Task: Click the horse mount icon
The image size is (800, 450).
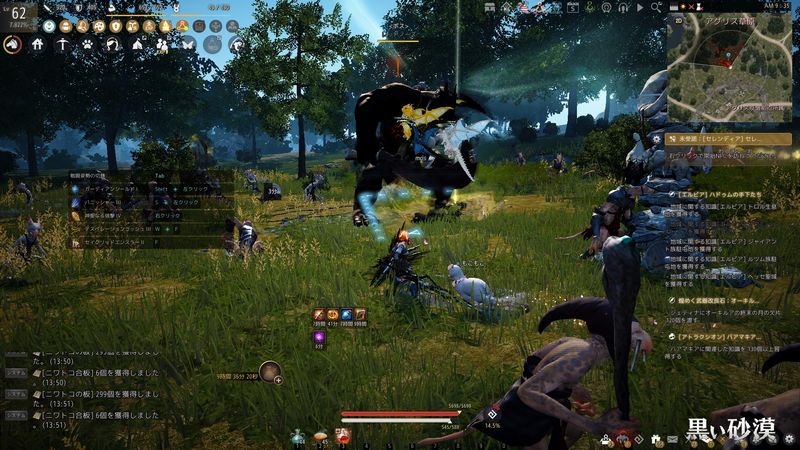Action: [12, 44]
